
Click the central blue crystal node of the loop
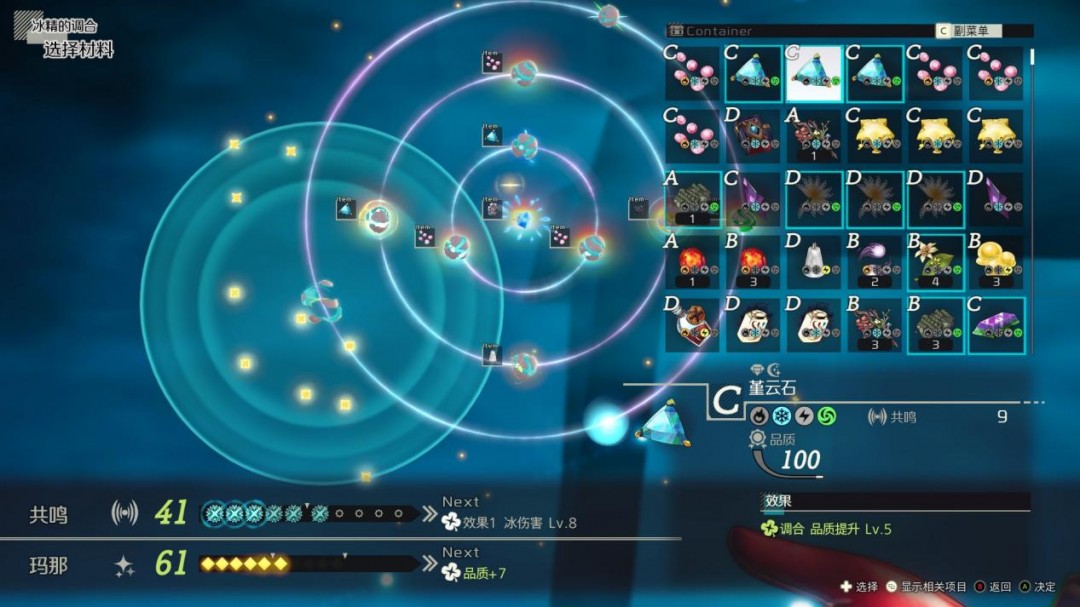[521, 219]
